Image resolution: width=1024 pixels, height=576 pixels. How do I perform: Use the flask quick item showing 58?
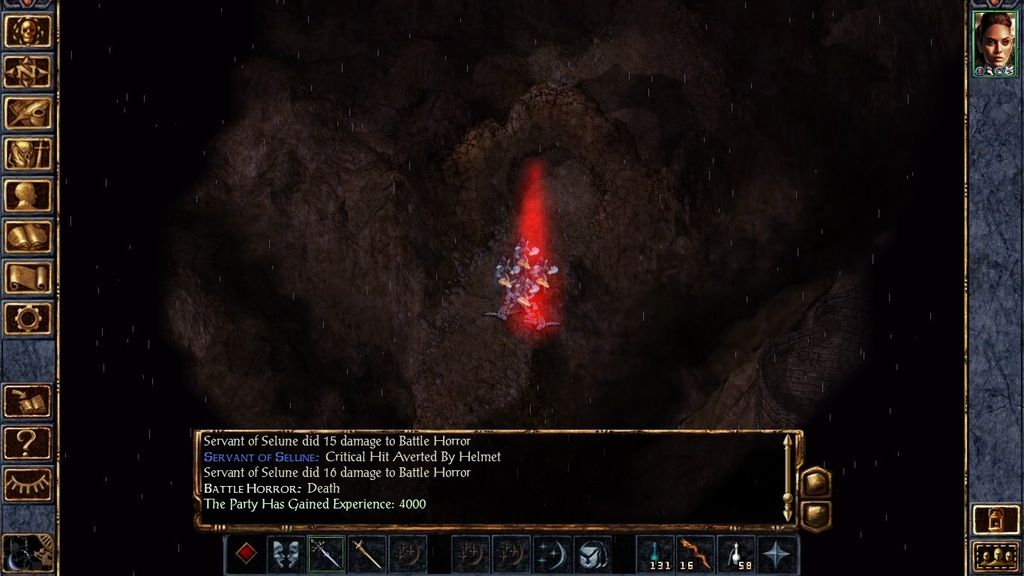(738, 554)
